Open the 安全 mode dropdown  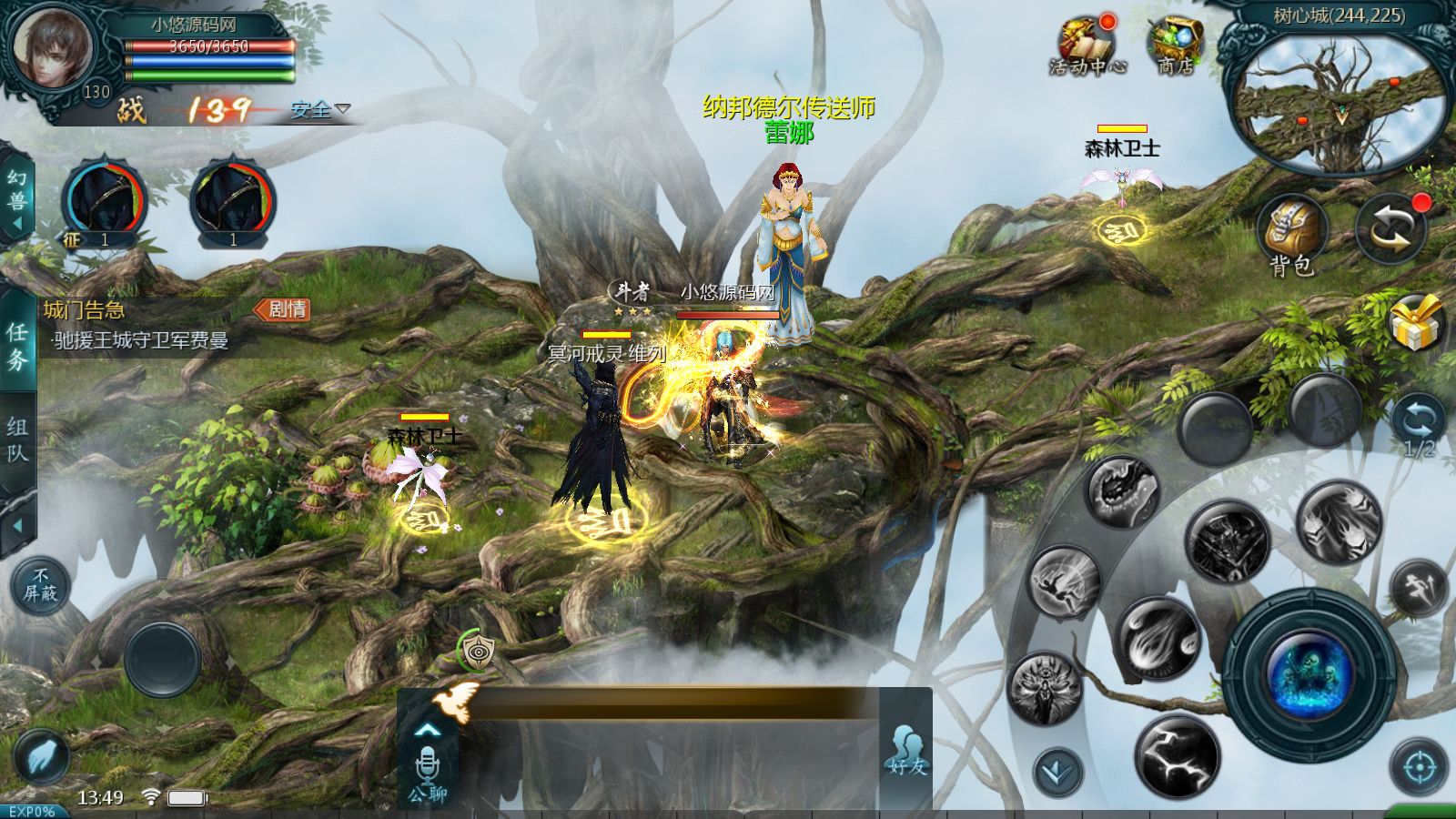[319, 110]
